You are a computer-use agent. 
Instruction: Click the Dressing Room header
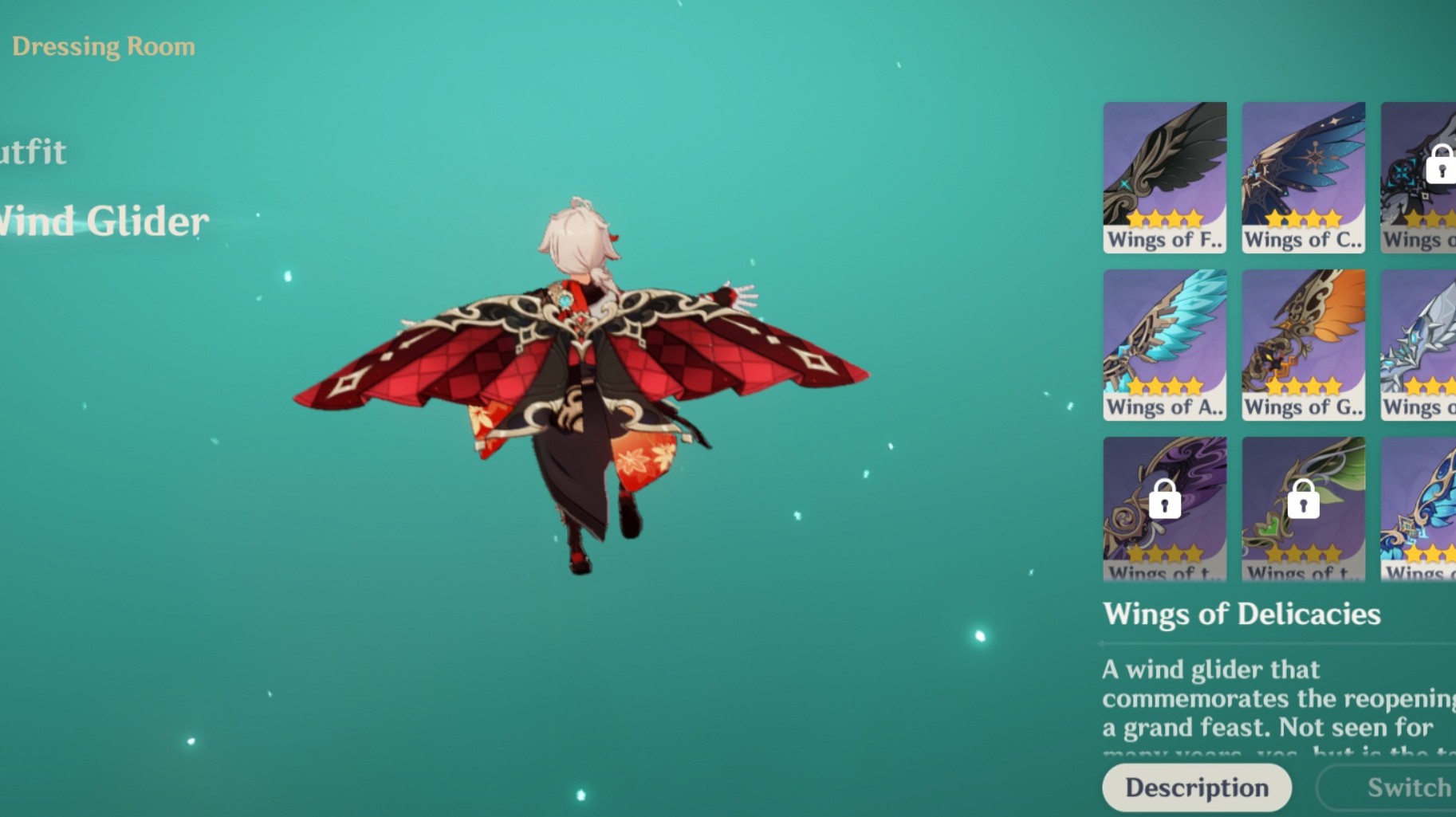104,46
